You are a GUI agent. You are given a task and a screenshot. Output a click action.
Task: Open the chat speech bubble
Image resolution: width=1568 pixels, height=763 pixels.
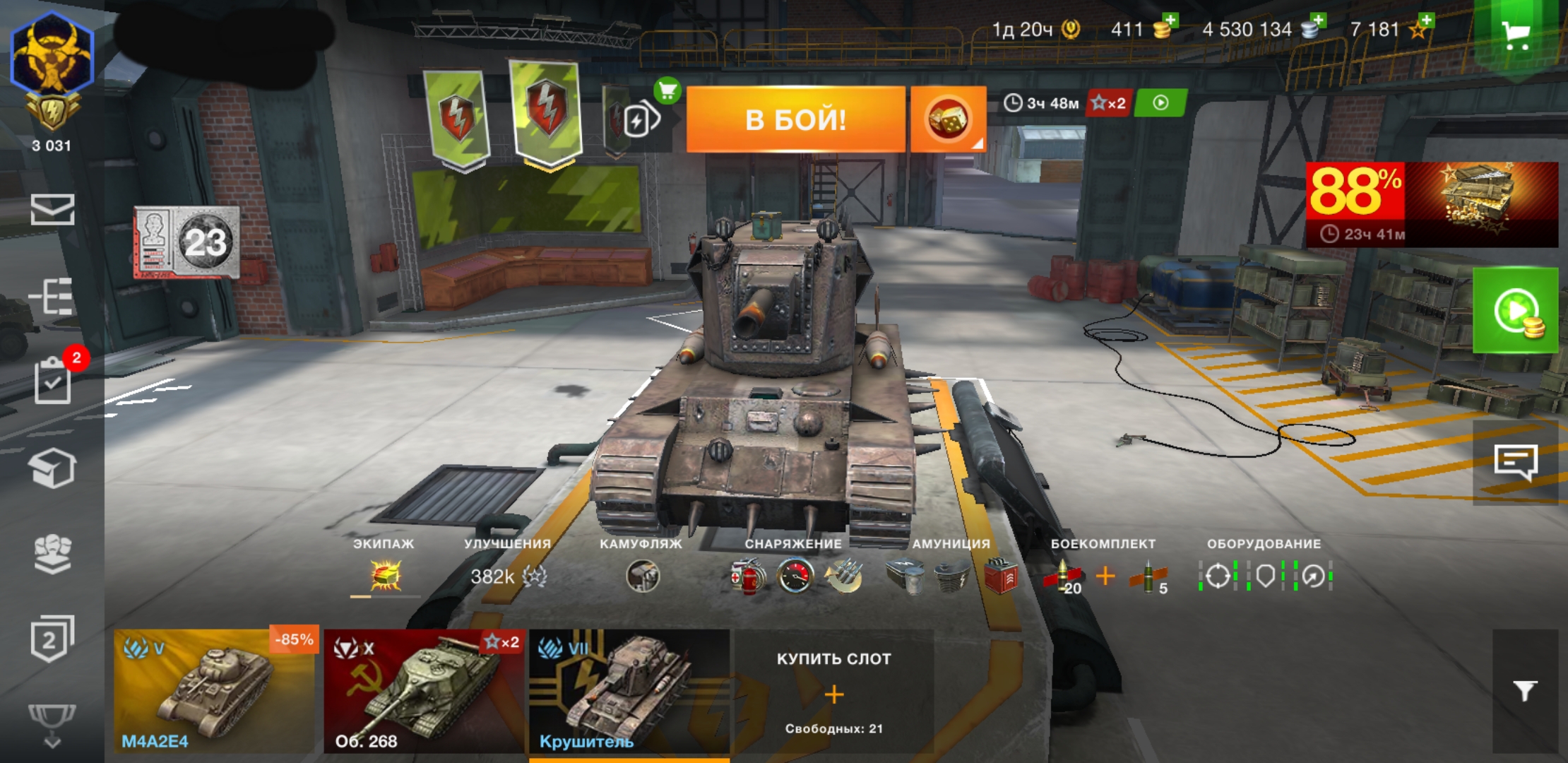point(1516,462)
